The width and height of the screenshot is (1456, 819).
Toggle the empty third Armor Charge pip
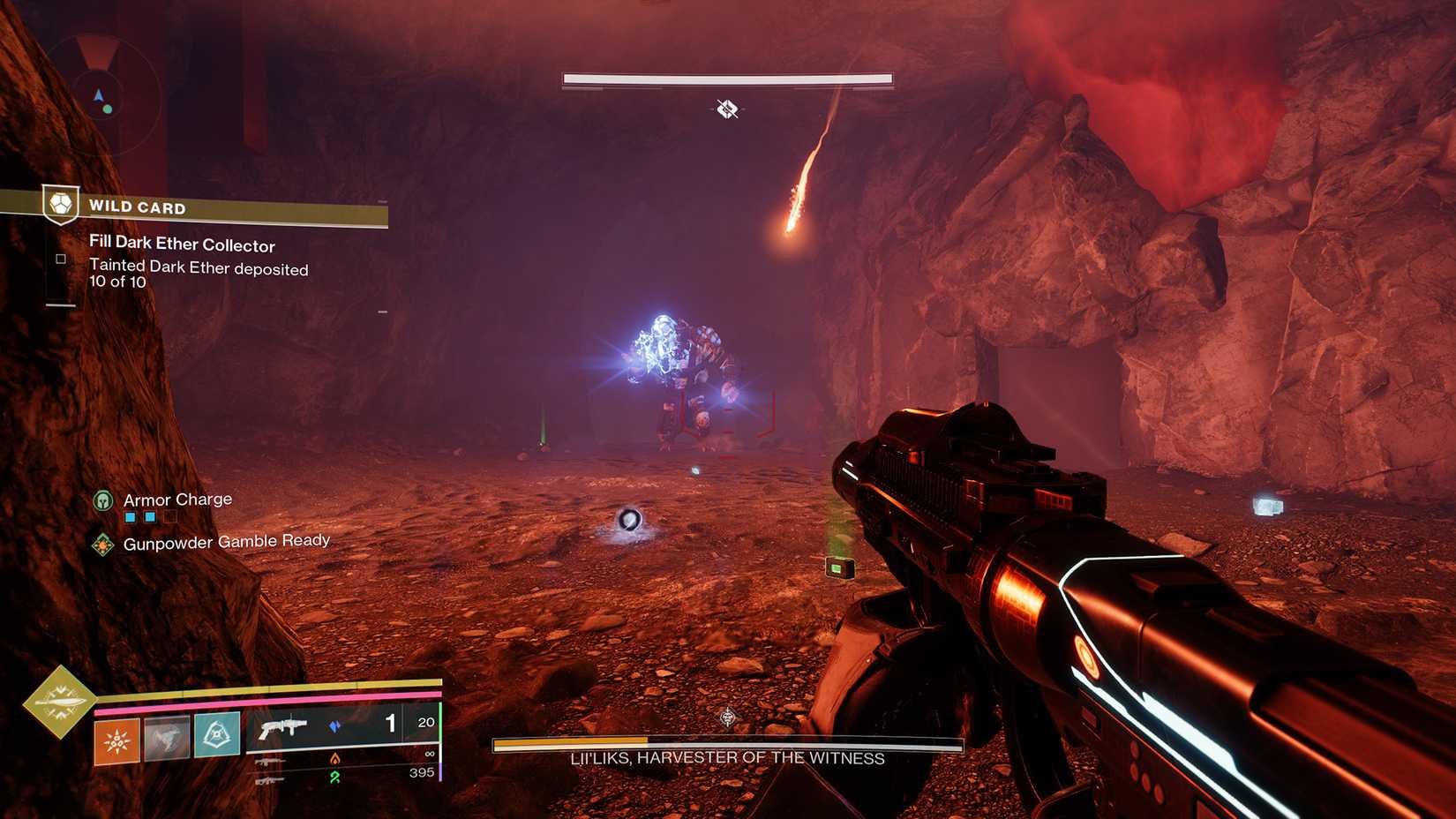point(170,517)
